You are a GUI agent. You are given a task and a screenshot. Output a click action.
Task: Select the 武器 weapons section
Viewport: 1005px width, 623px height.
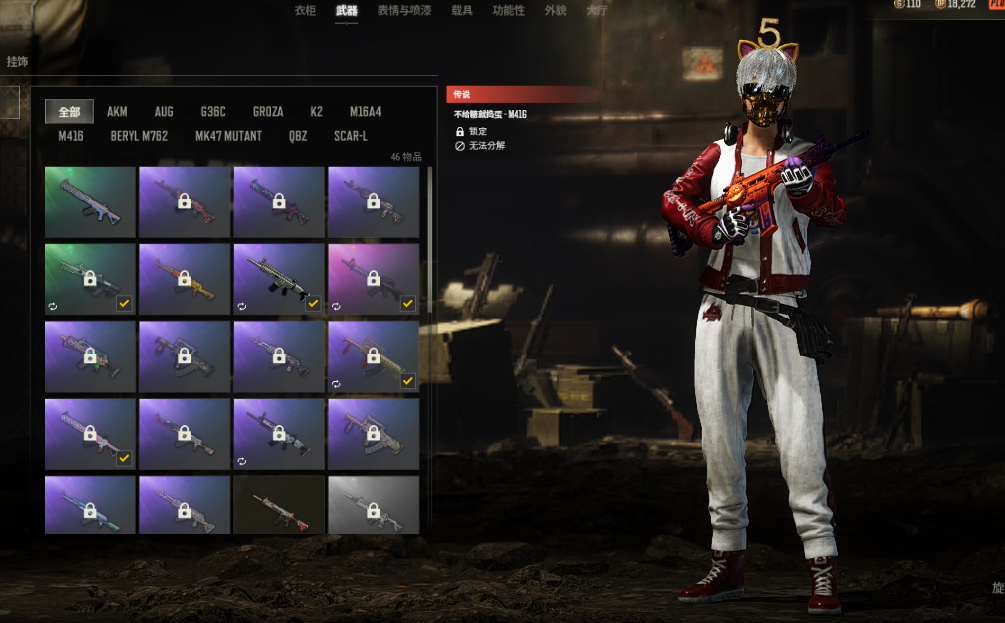(346, 10)
